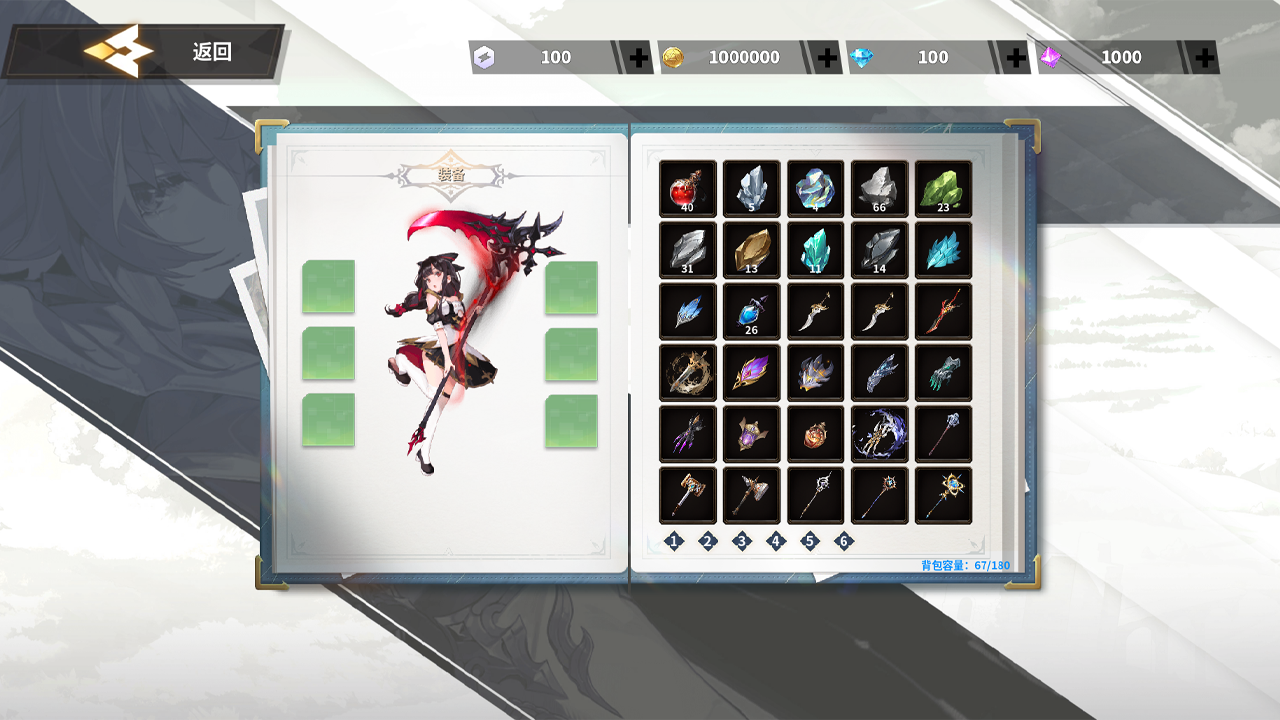Choose the gold ore stack of 13

(x=751, y=250)
